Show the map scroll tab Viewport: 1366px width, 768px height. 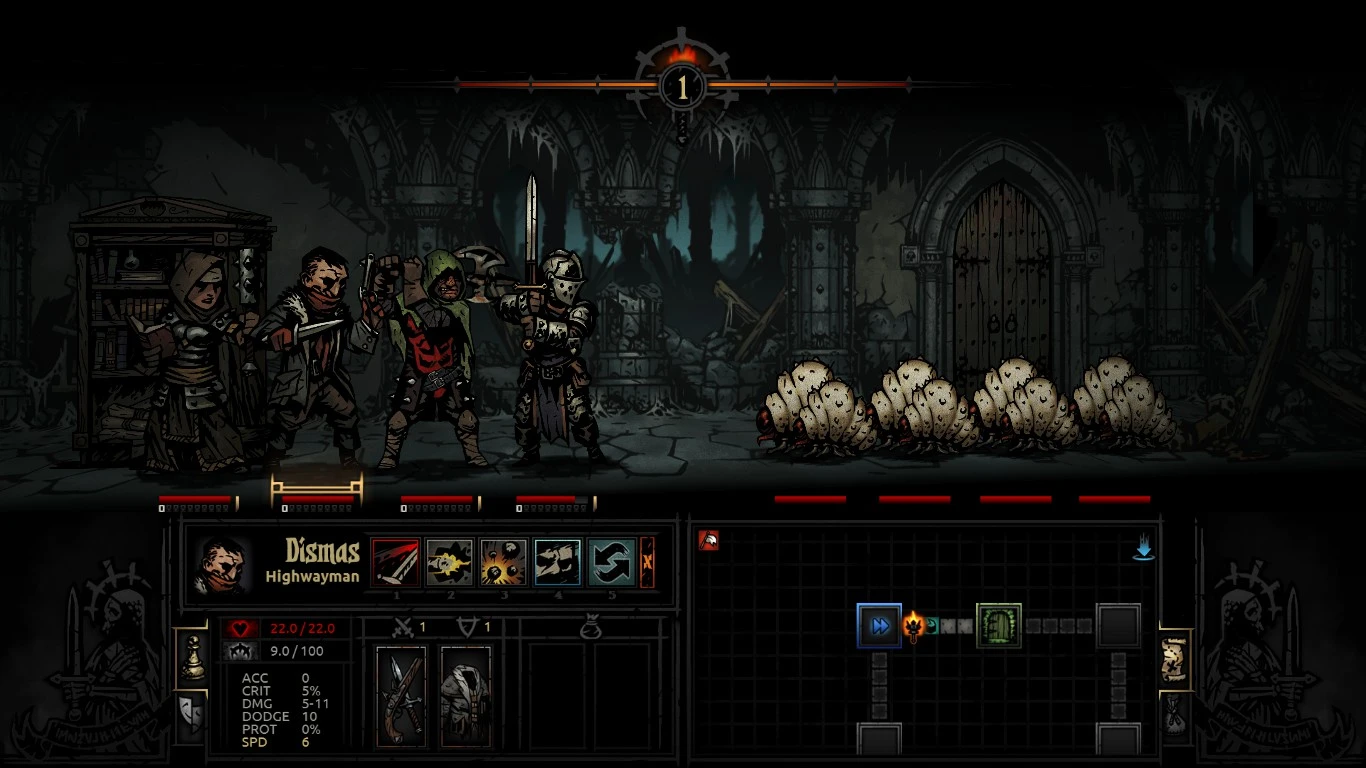tap(1175, 660)
